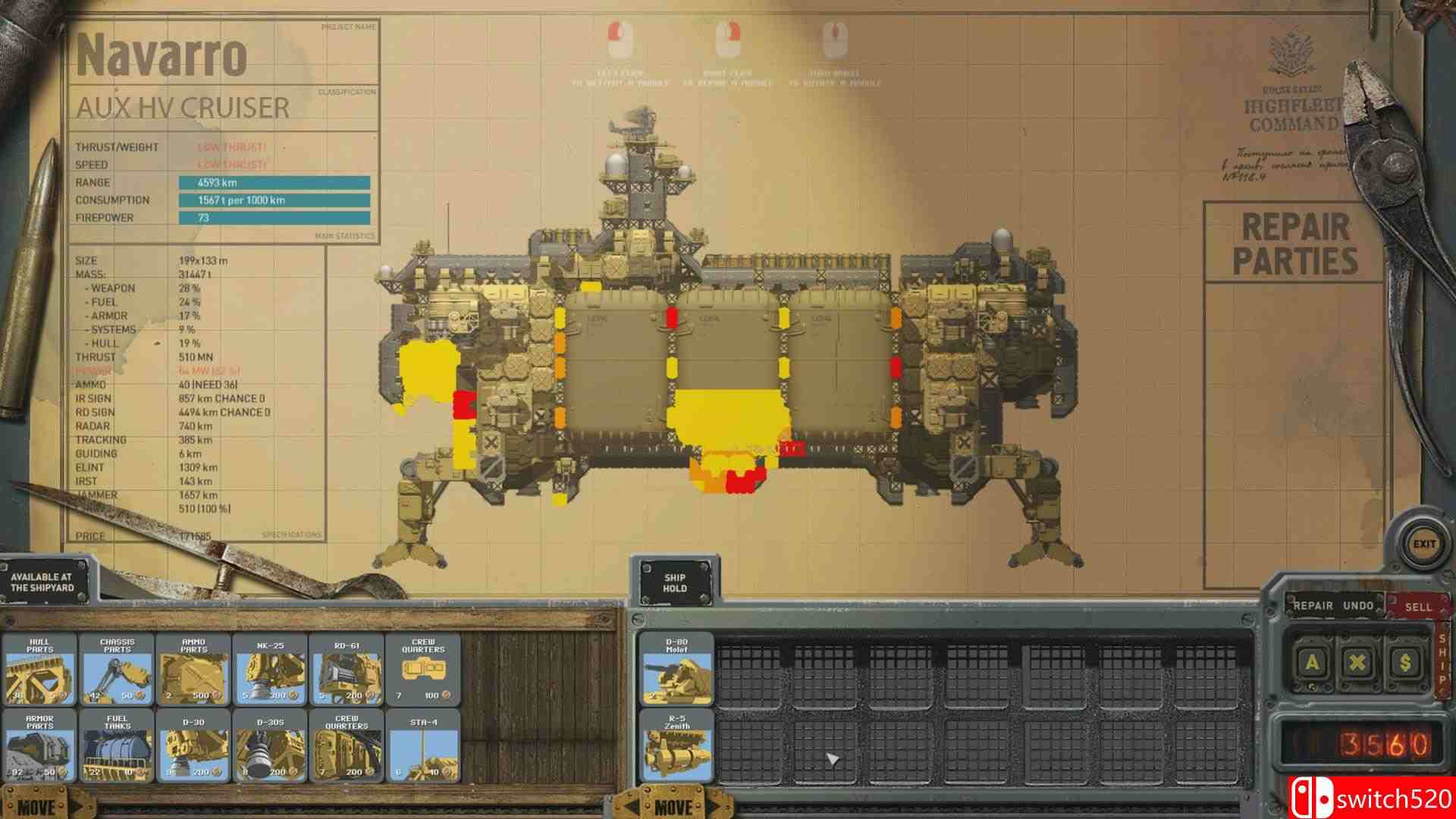Choose the D-30 gun module
Viewport: 1456px width, 819px height.
click(x=193, y=747)
